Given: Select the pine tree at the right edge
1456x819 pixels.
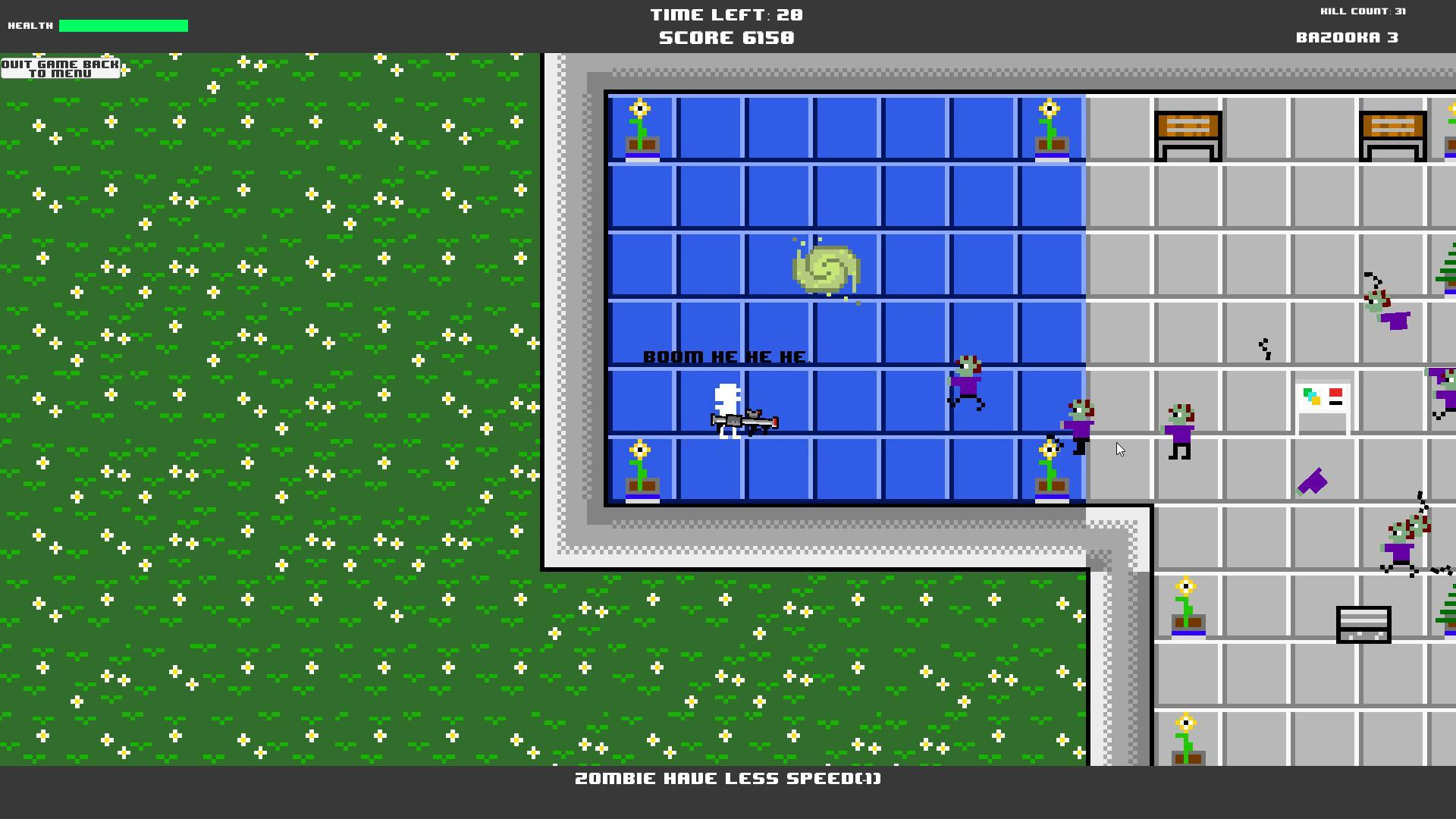Looking at the screenshot, I should [1447, 281].
